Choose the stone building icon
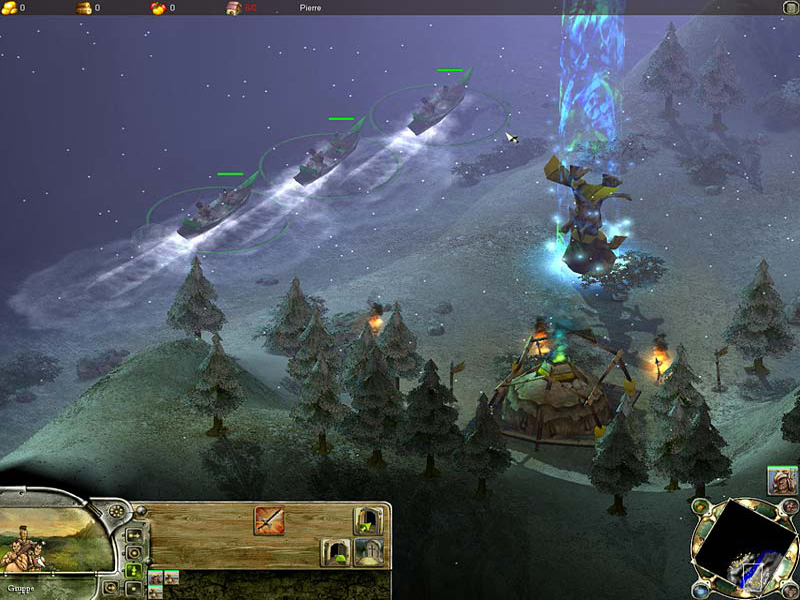 (368, 552)
